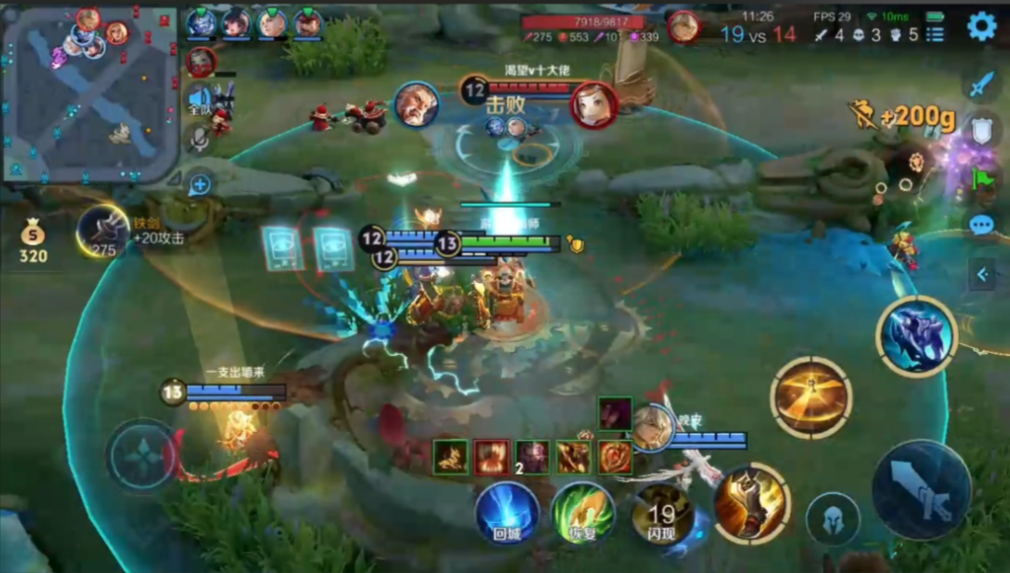Hit the sword basic attack button

[921, 489]
